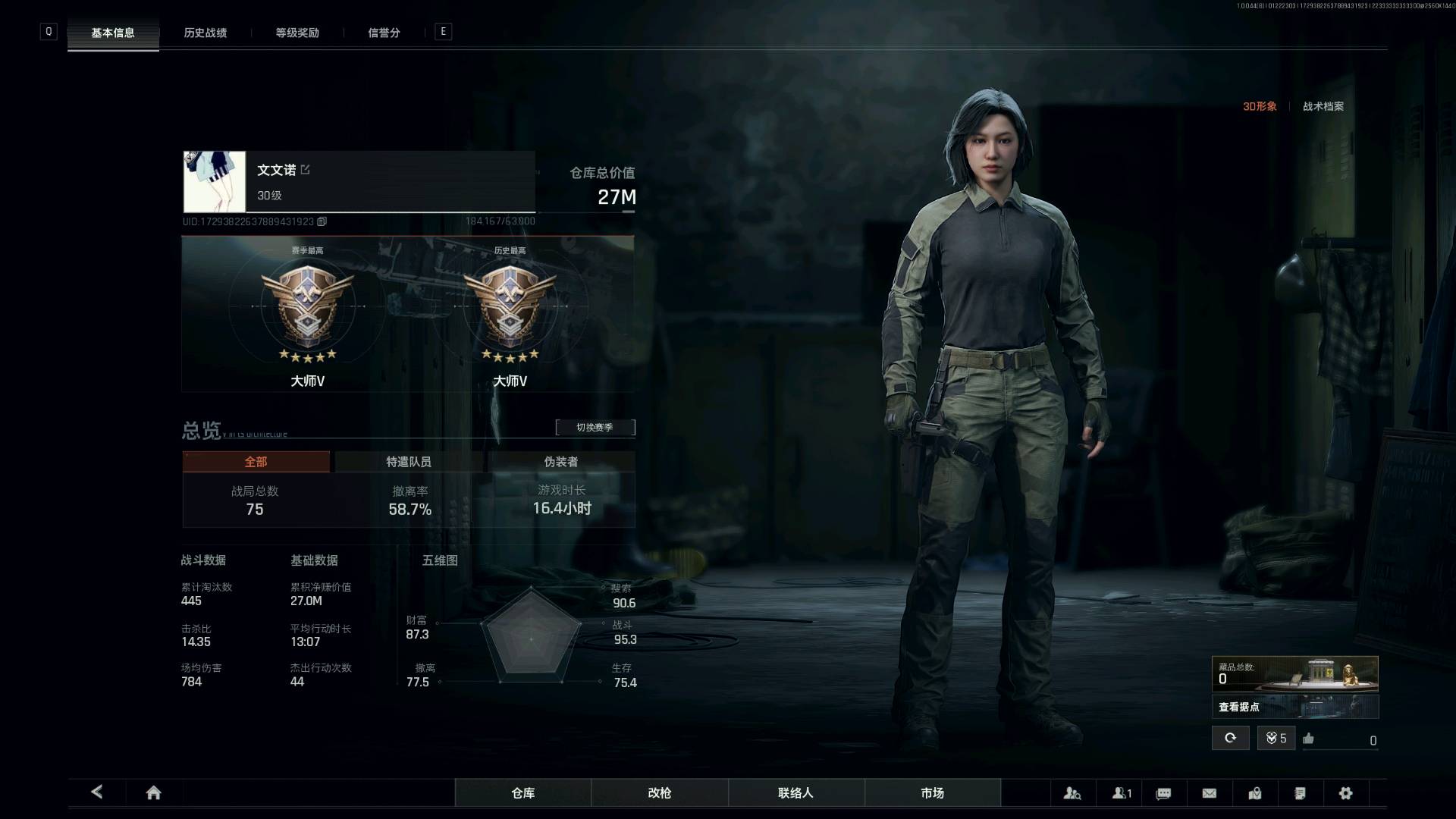Return with the back arrow
The height and width of the screenshot is (819, 1456).
point(97,792)
